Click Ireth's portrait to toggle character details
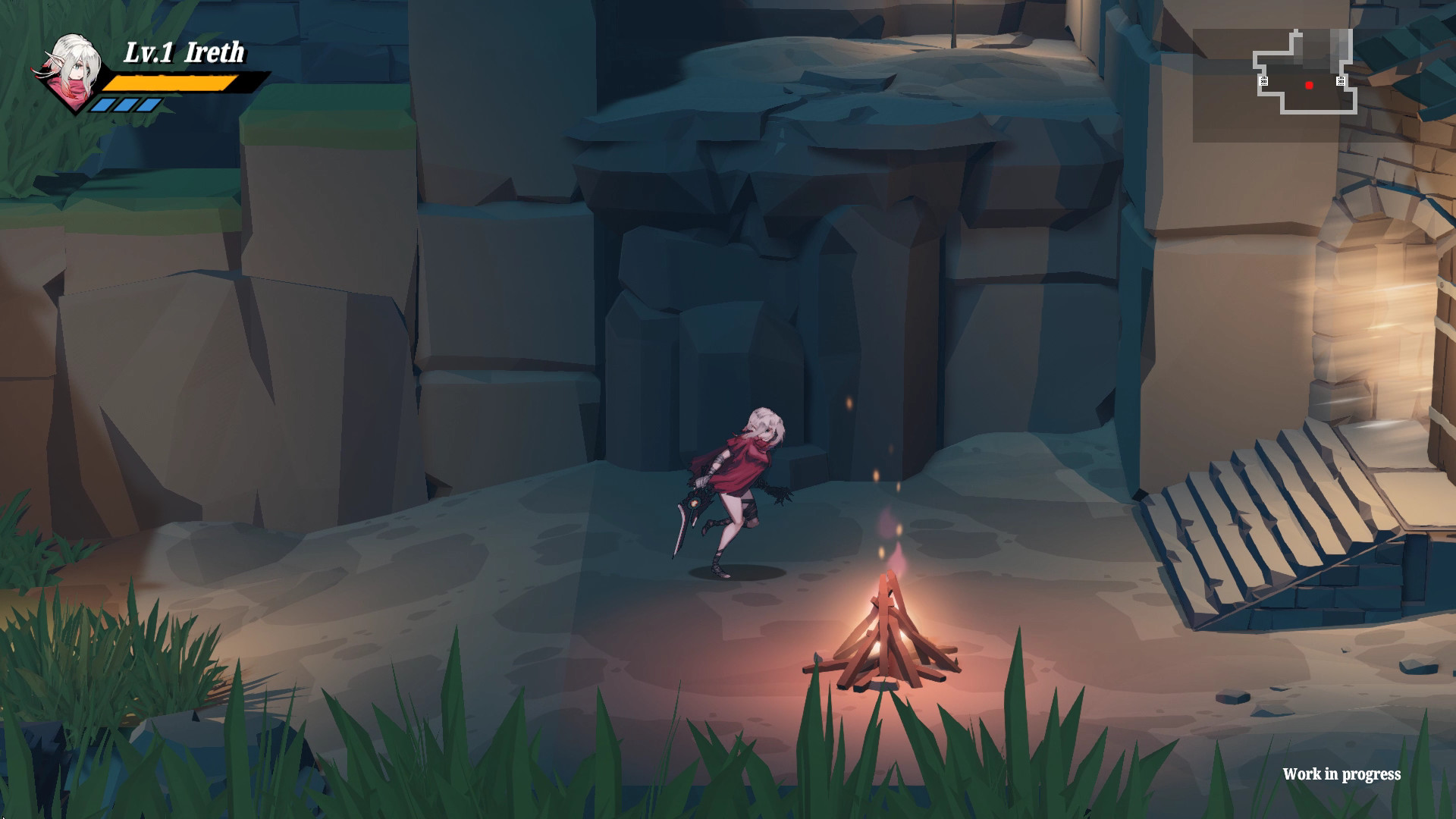 [x=72, y=72]
